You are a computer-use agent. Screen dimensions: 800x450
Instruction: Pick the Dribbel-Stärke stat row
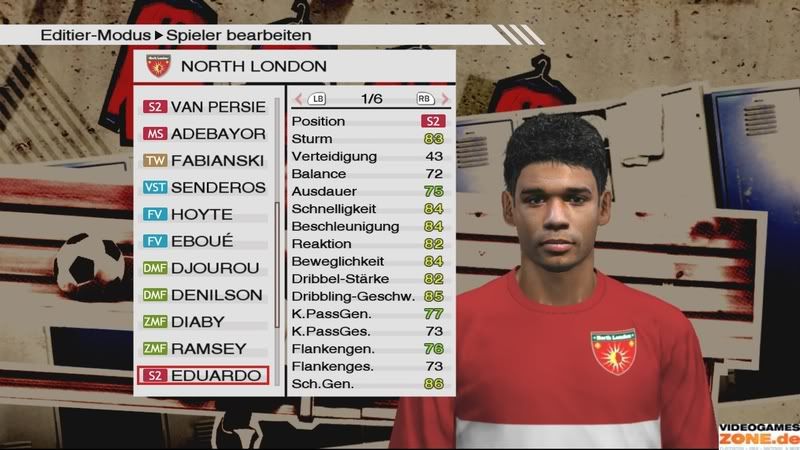(367, 278)
